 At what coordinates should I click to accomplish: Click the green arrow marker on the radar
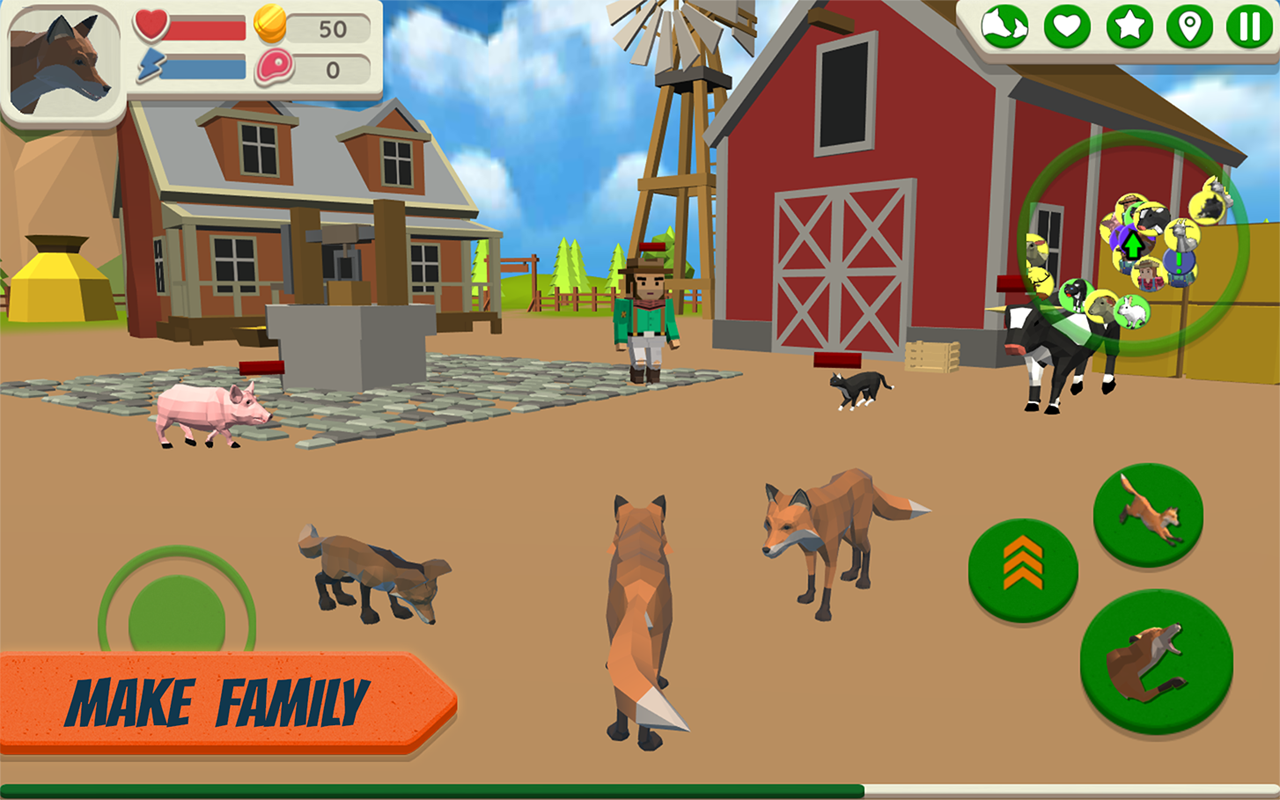pos(1134,245)
